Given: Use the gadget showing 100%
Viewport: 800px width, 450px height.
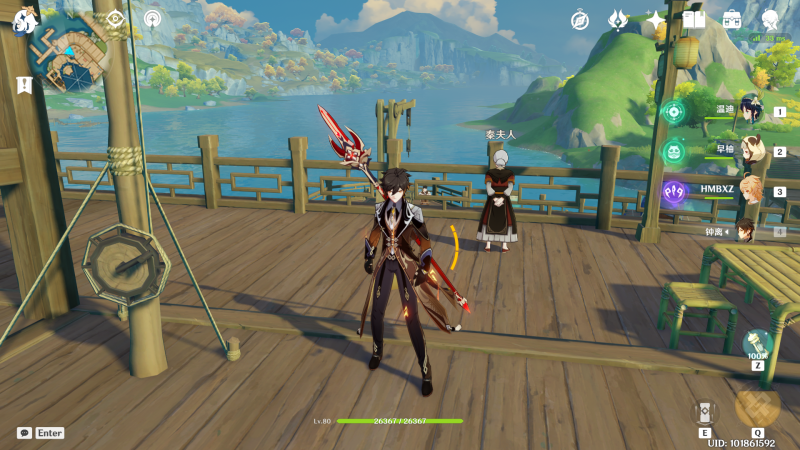Looking at the screenshot, I should tap(757, 344).
